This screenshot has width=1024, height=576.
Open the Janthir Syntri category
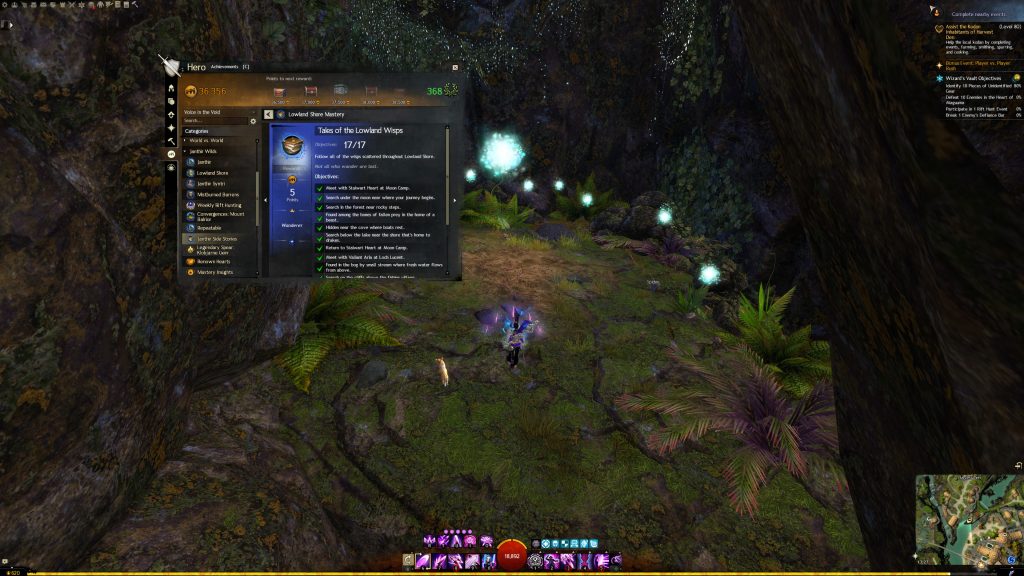[x=212, y=184]
